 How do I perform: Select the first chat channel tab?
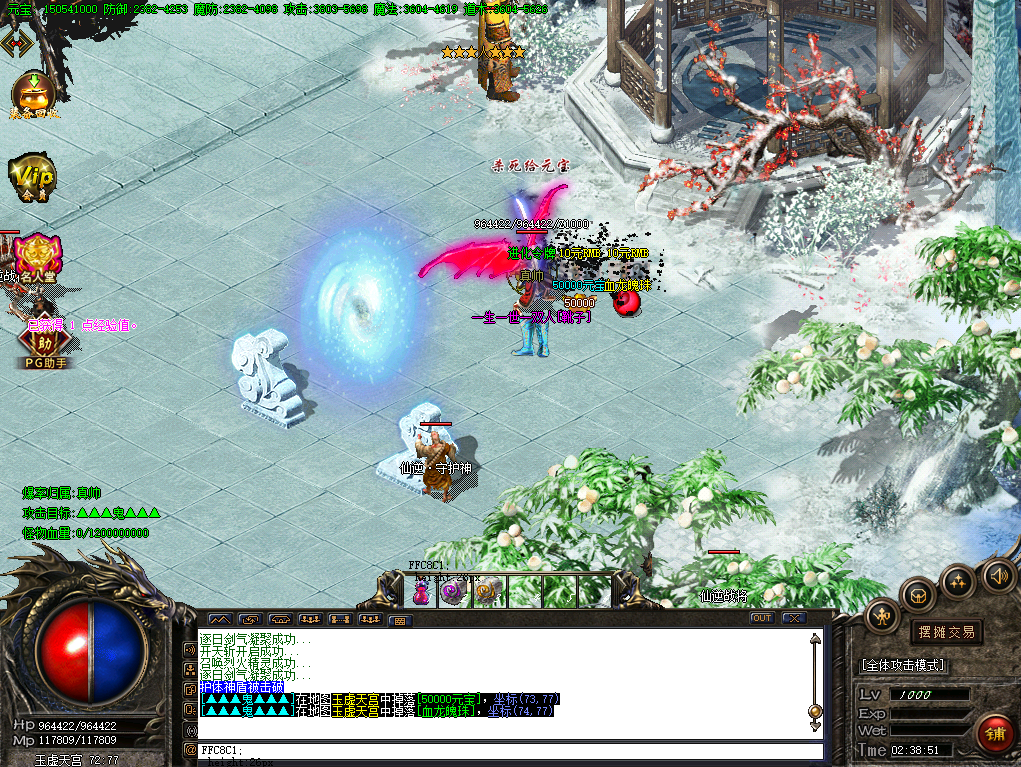(219, 620)
